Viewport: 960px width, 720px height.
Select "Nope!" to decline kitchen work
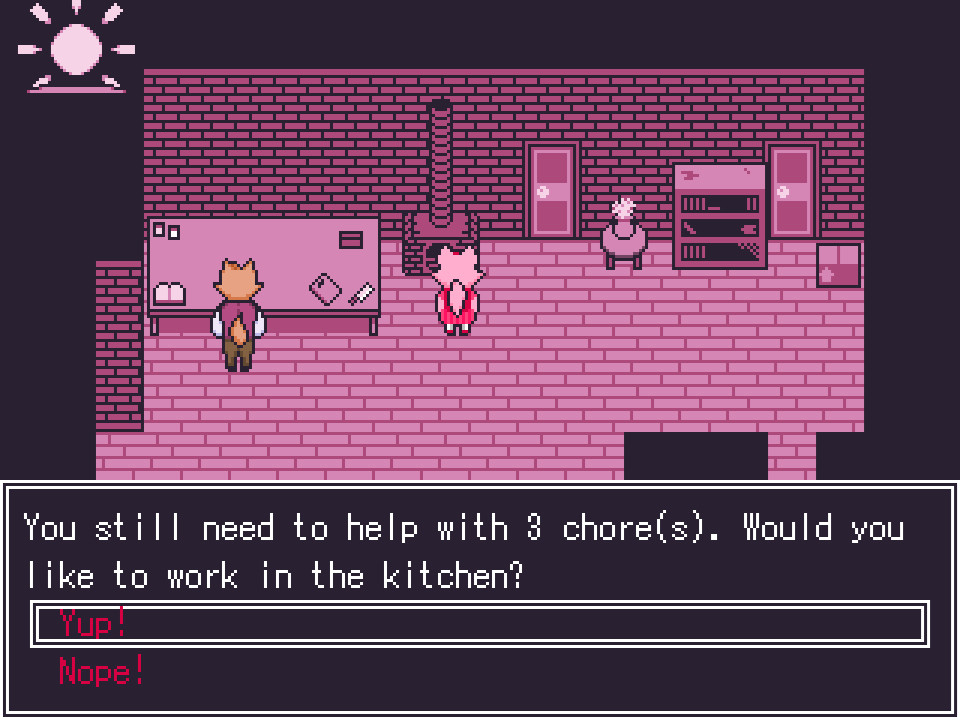pos(102,671)
